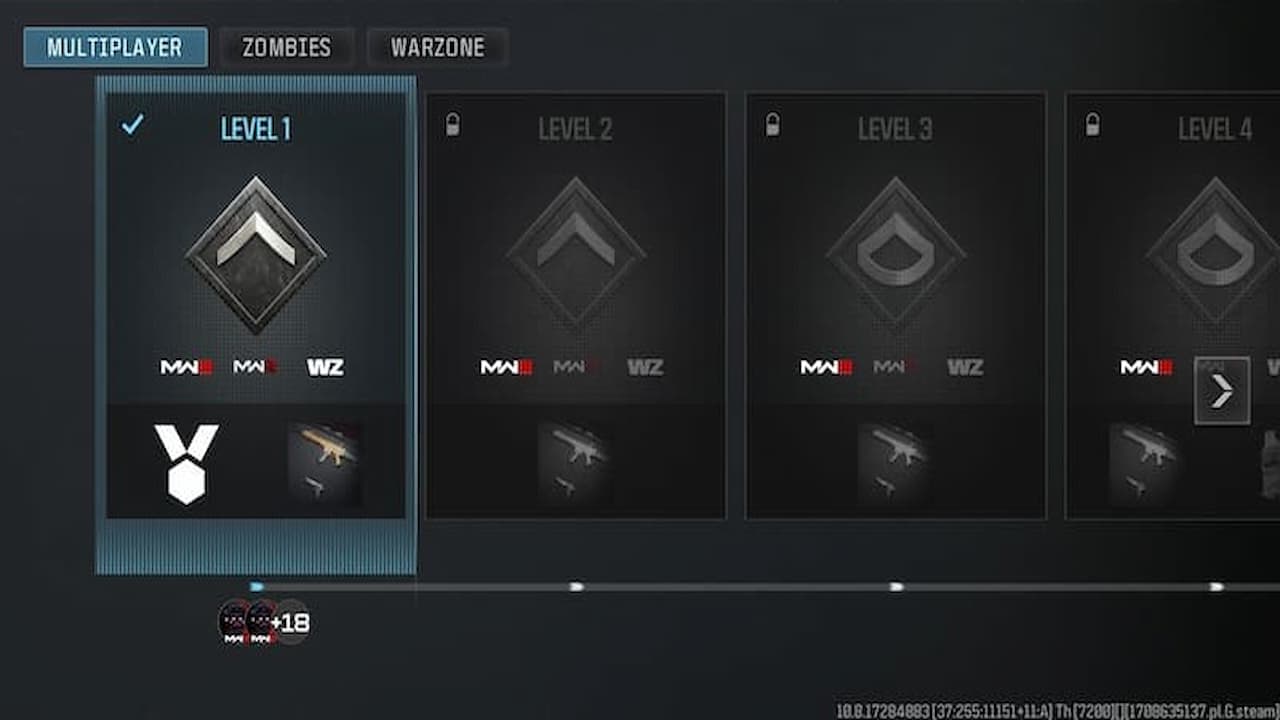Click the MWIII icon on Level 3 card
The height and width of the screenshot is (720, 1280).
coord(826,367)
